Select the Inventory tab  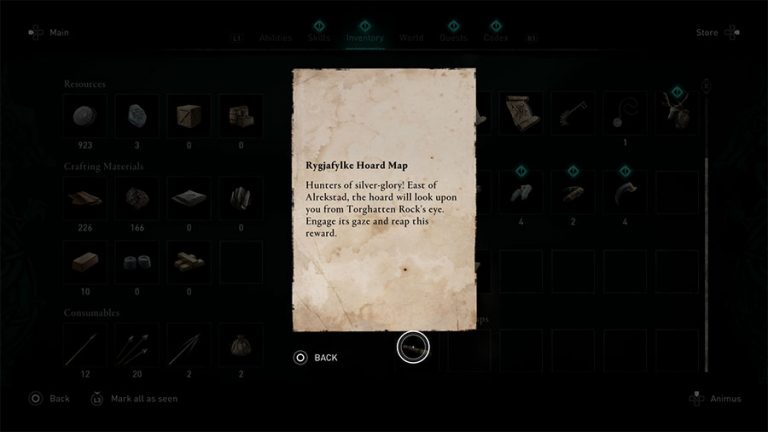(x=365, y=37)
